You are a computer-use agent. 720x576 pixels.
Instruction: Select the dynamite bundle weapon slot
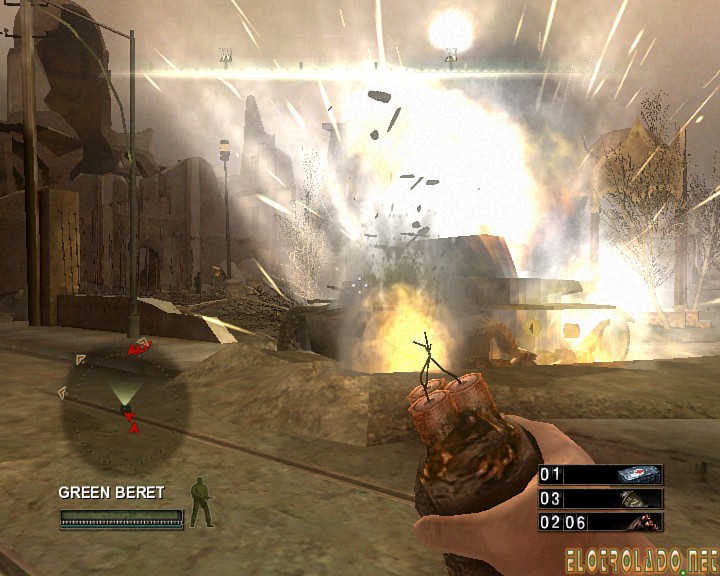[x=600, y=521]
